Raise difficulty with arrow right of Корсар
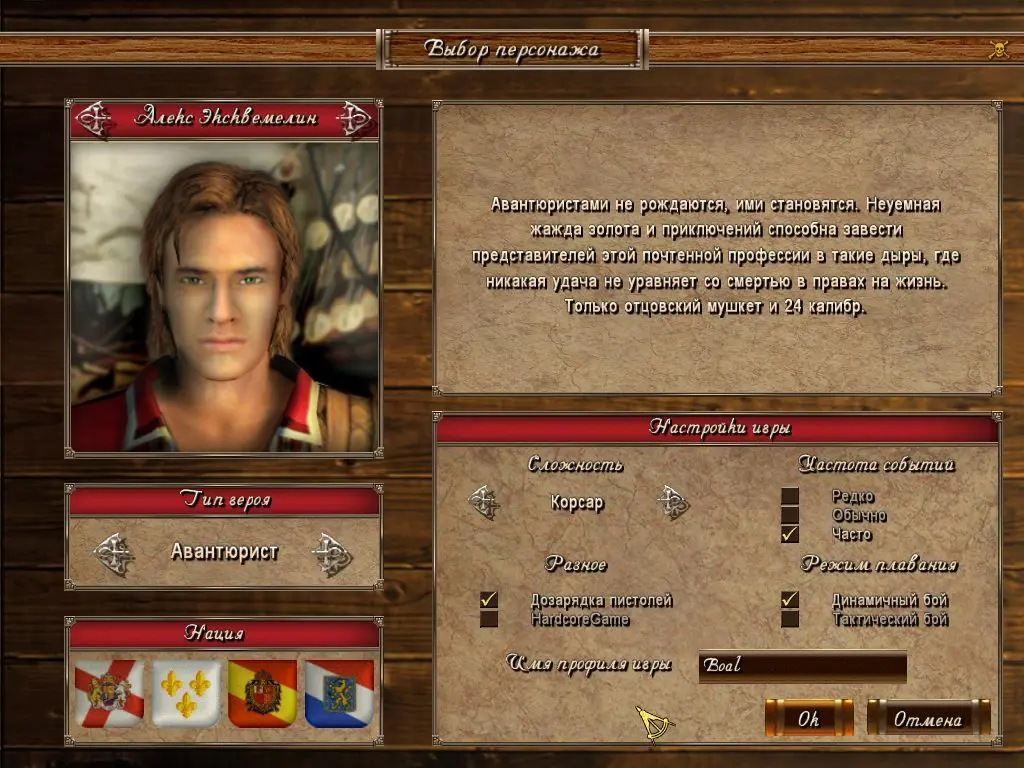The width and height of the screenshot is (1024, 768). point(673,502)
